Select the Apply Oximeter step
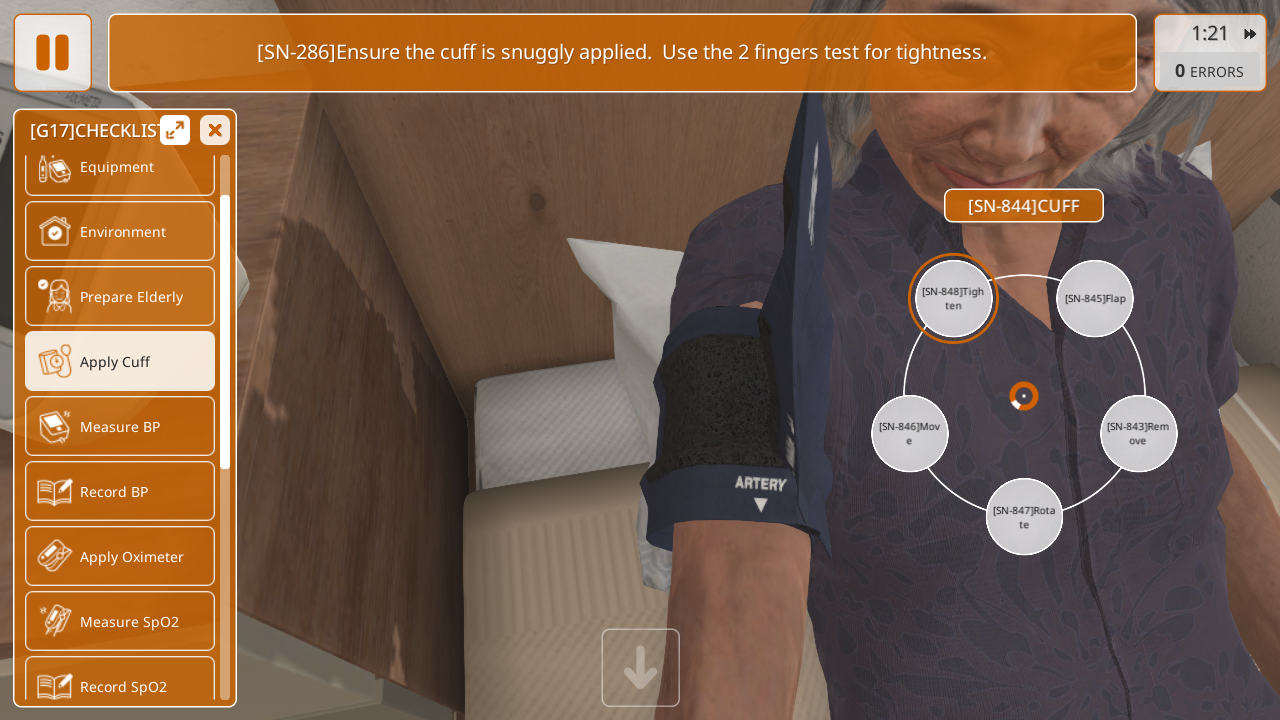Image resolution: width=1280 pixels, height=720 pixels. pyautogui.click(x=119, y=556)
